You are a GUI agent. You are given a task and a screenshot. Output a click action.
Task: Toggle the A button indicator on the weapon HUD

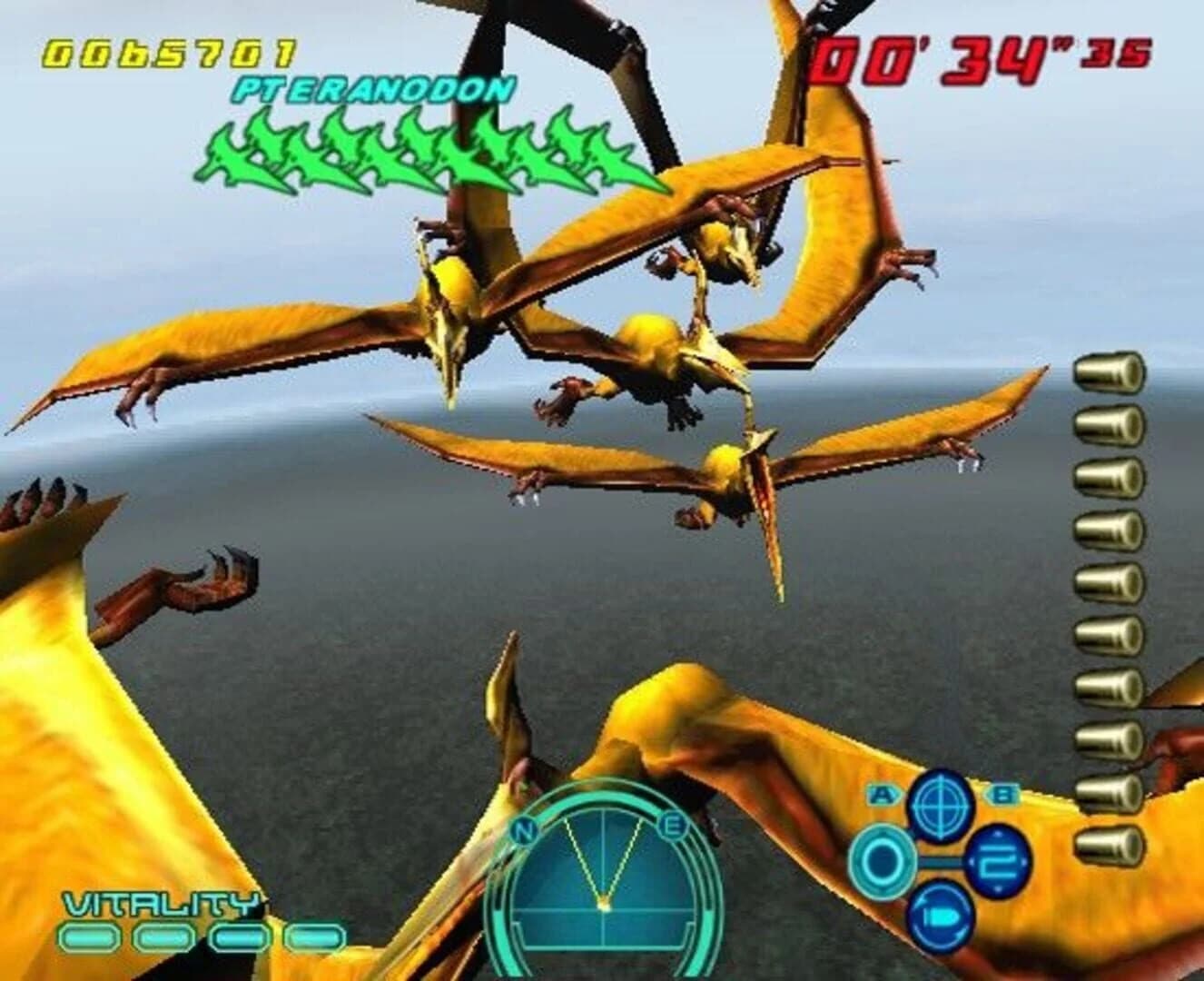click(x=883, y=792)
